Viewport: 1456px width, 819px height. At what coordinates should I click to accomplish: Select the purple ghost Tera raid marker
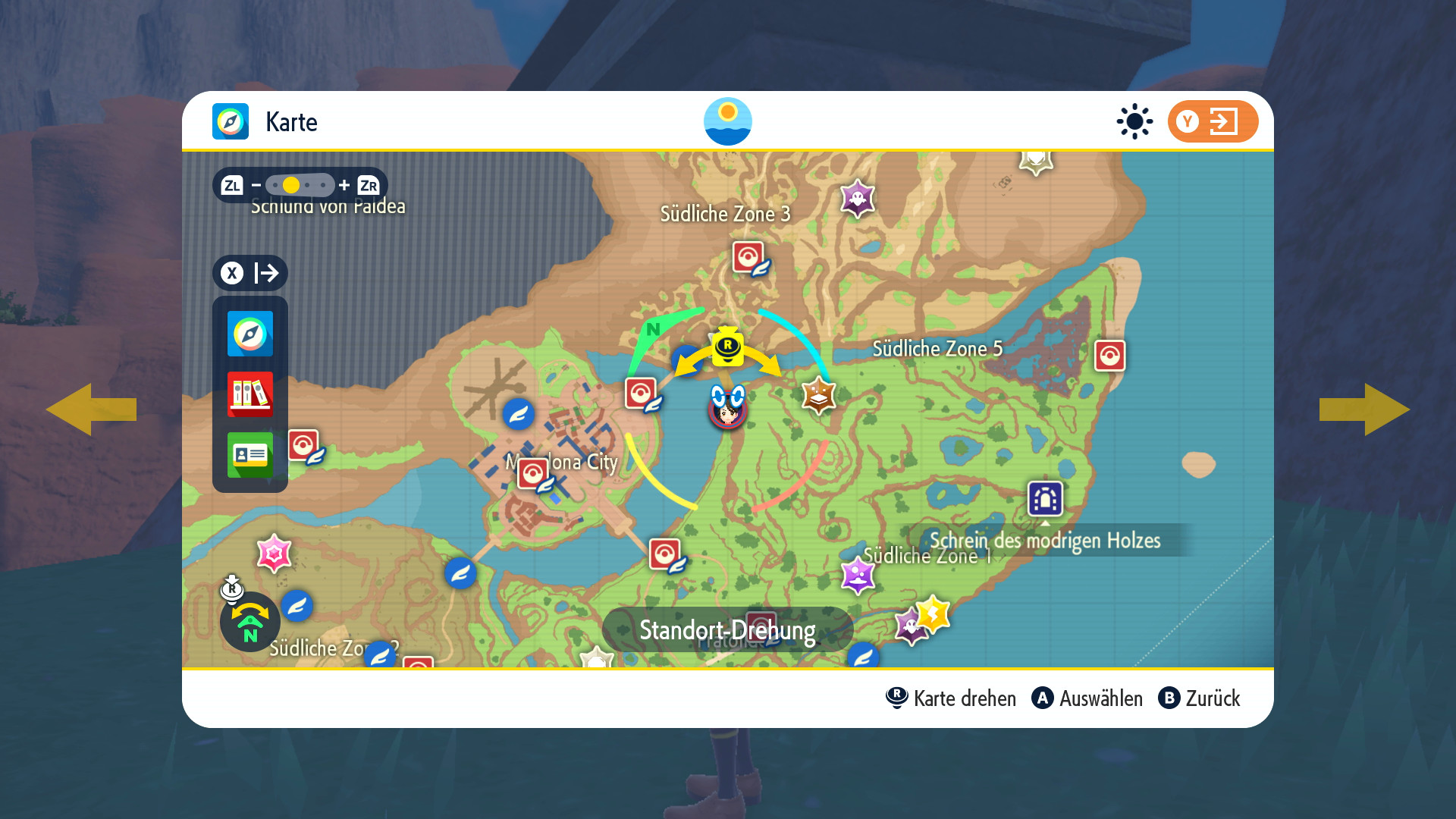[x=858, y=199]
